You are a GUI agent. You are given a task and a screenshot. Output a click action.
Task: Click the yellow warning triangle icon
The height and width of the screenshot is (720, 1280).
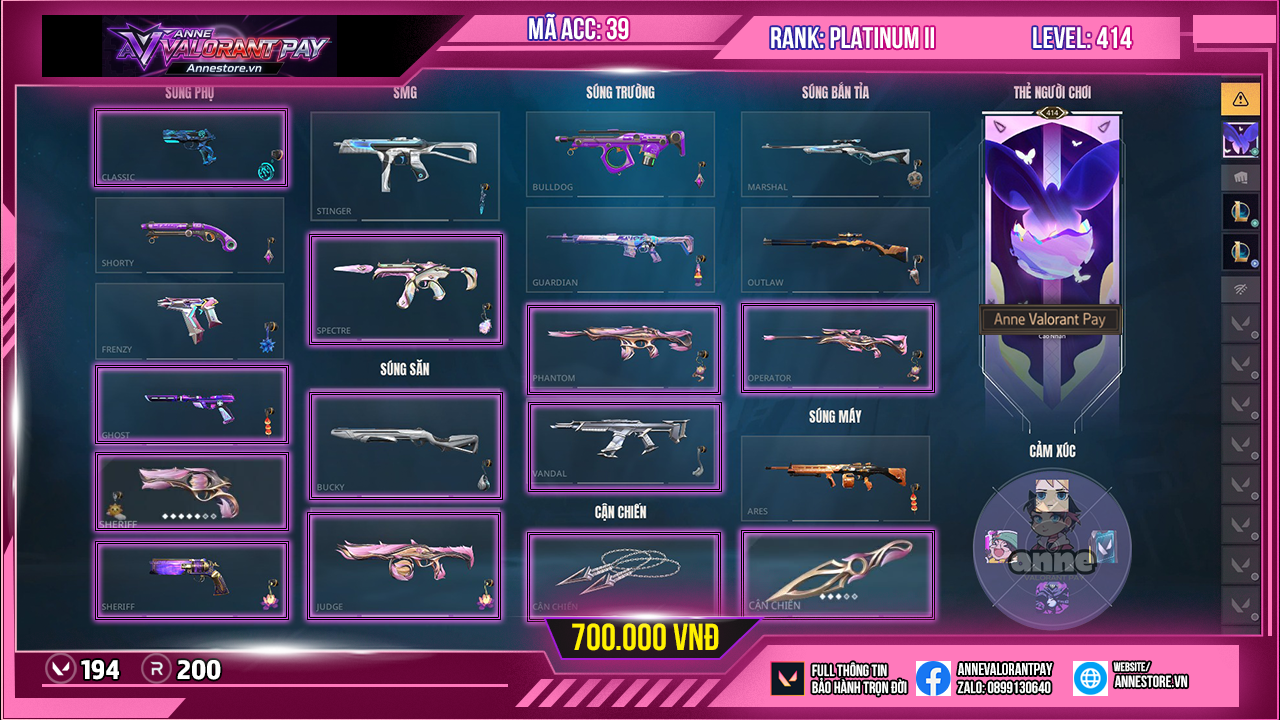[x=1240, y=98]
